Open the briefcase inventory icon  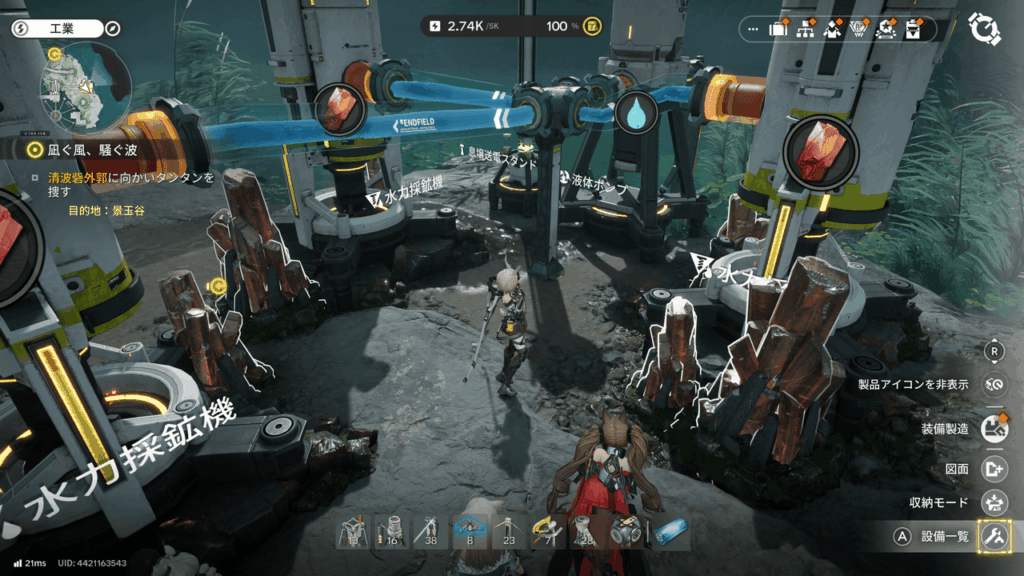click(x=779, y=30)
